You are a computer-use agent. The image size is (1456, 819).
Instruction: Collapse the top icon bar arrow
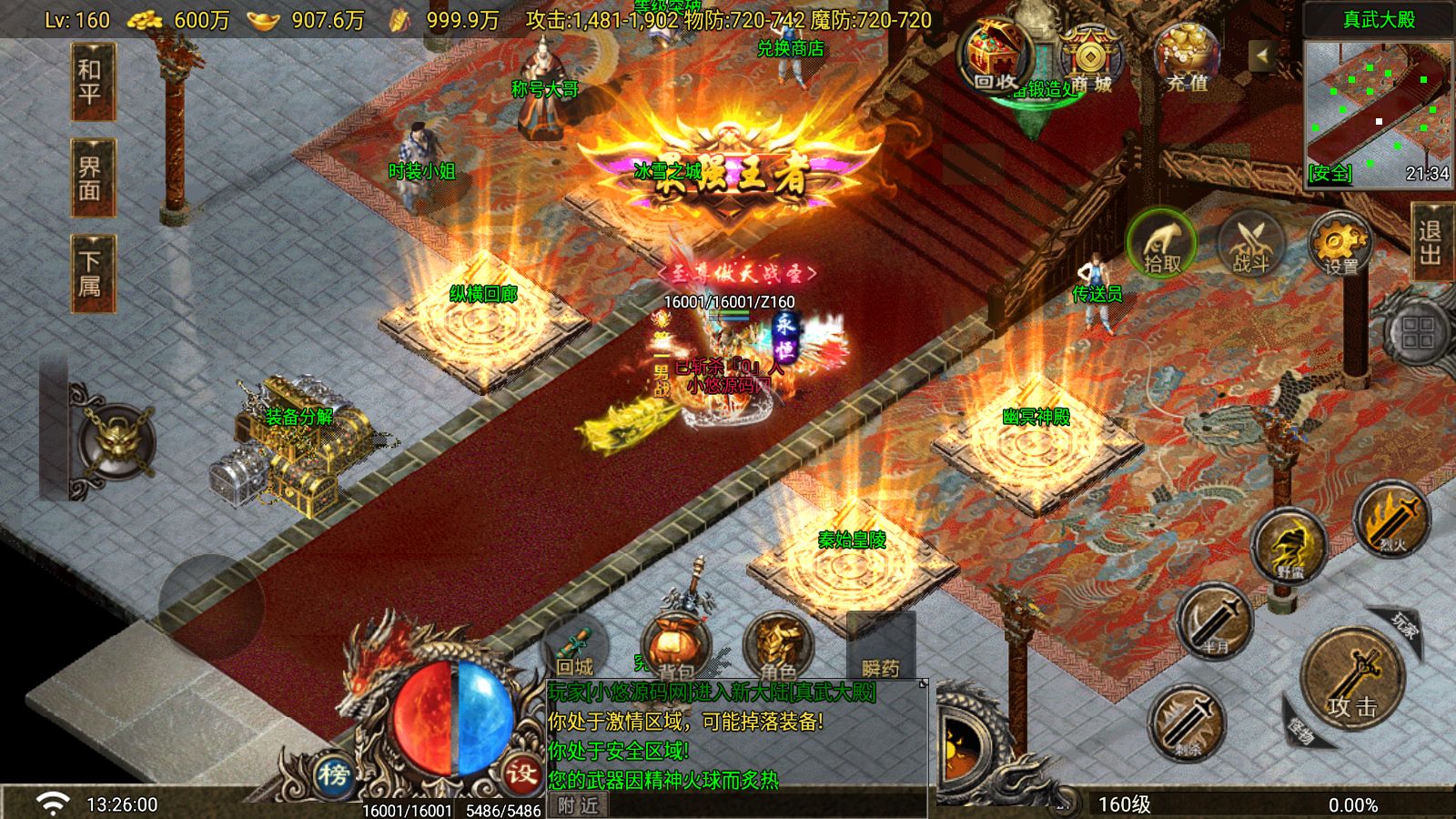pos(1261,56)
